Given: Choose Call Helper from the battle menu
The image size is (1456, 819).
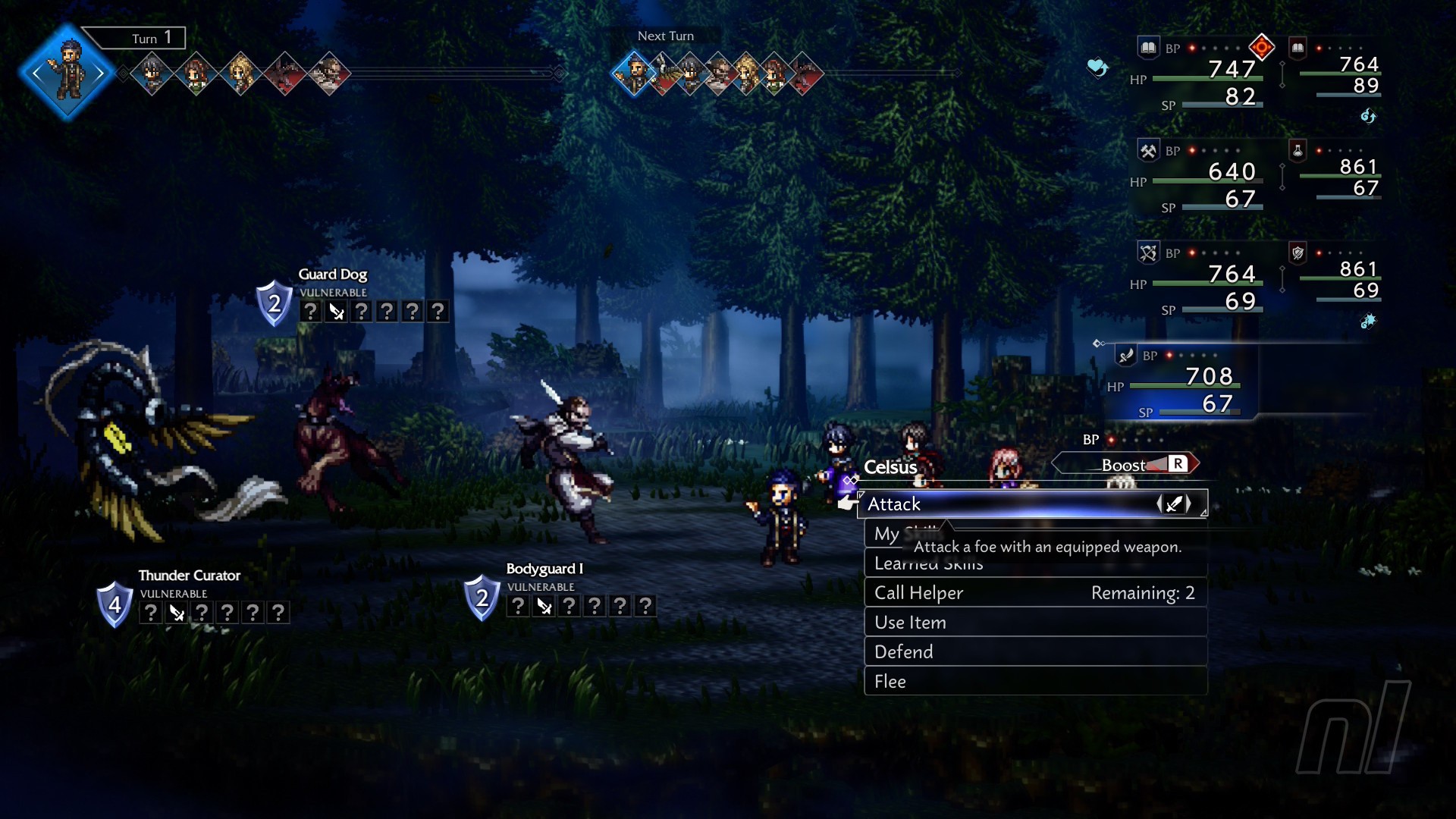Looking at the screenshot, I should pyautogui.click(x=1035, y=593).
